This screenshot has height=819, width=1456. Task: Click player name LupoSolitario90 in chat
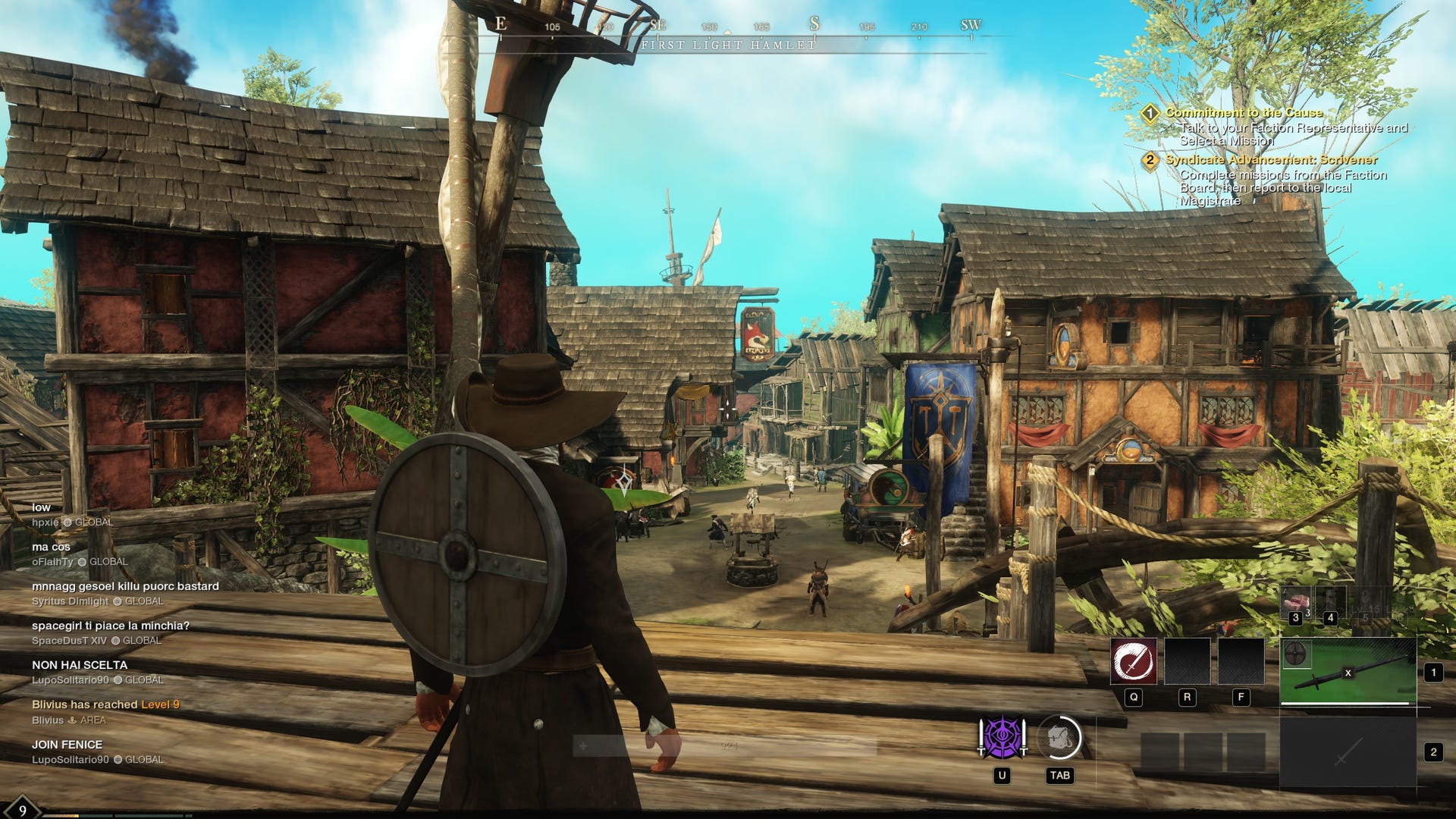click(70, 758)
